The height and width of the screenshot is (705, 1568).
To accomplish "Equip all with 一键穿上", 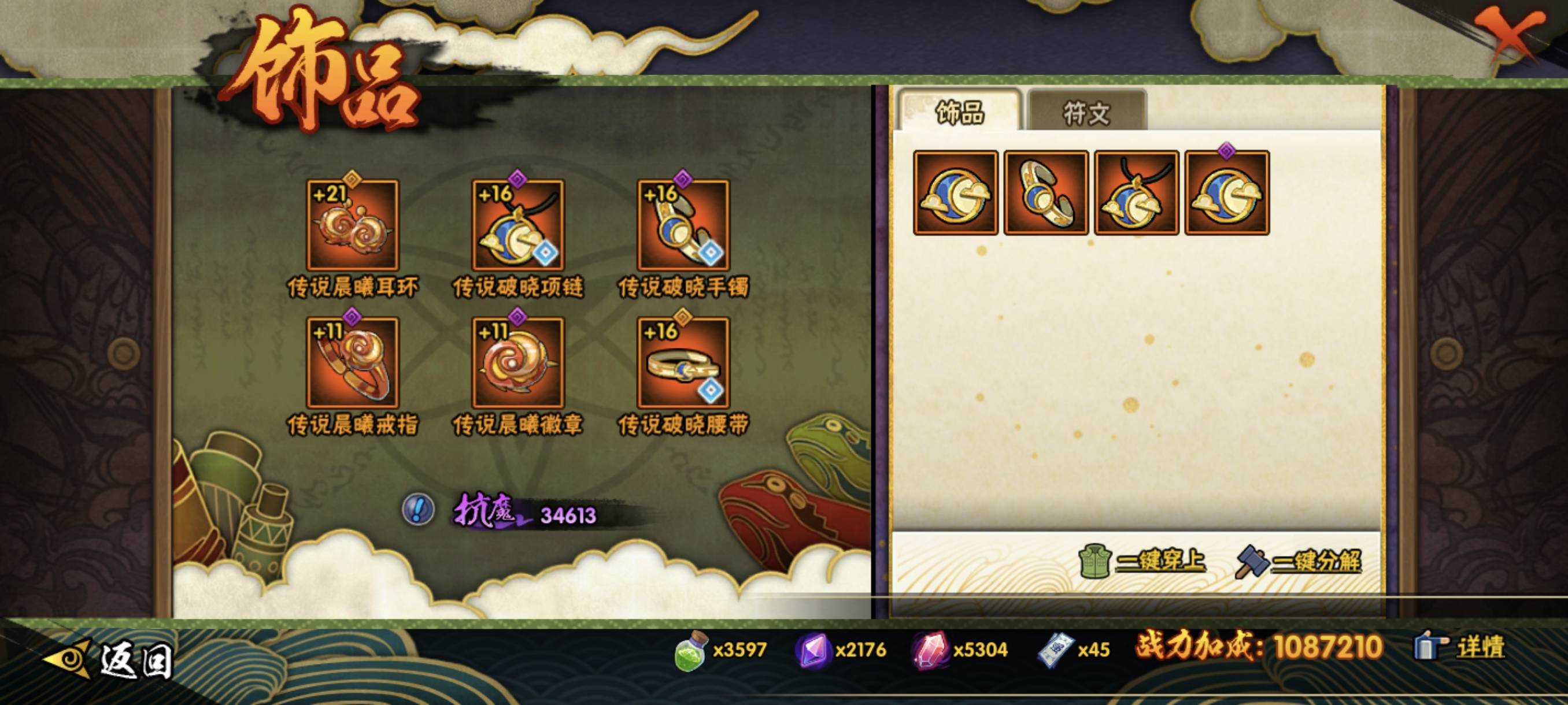I will 1143,561.
